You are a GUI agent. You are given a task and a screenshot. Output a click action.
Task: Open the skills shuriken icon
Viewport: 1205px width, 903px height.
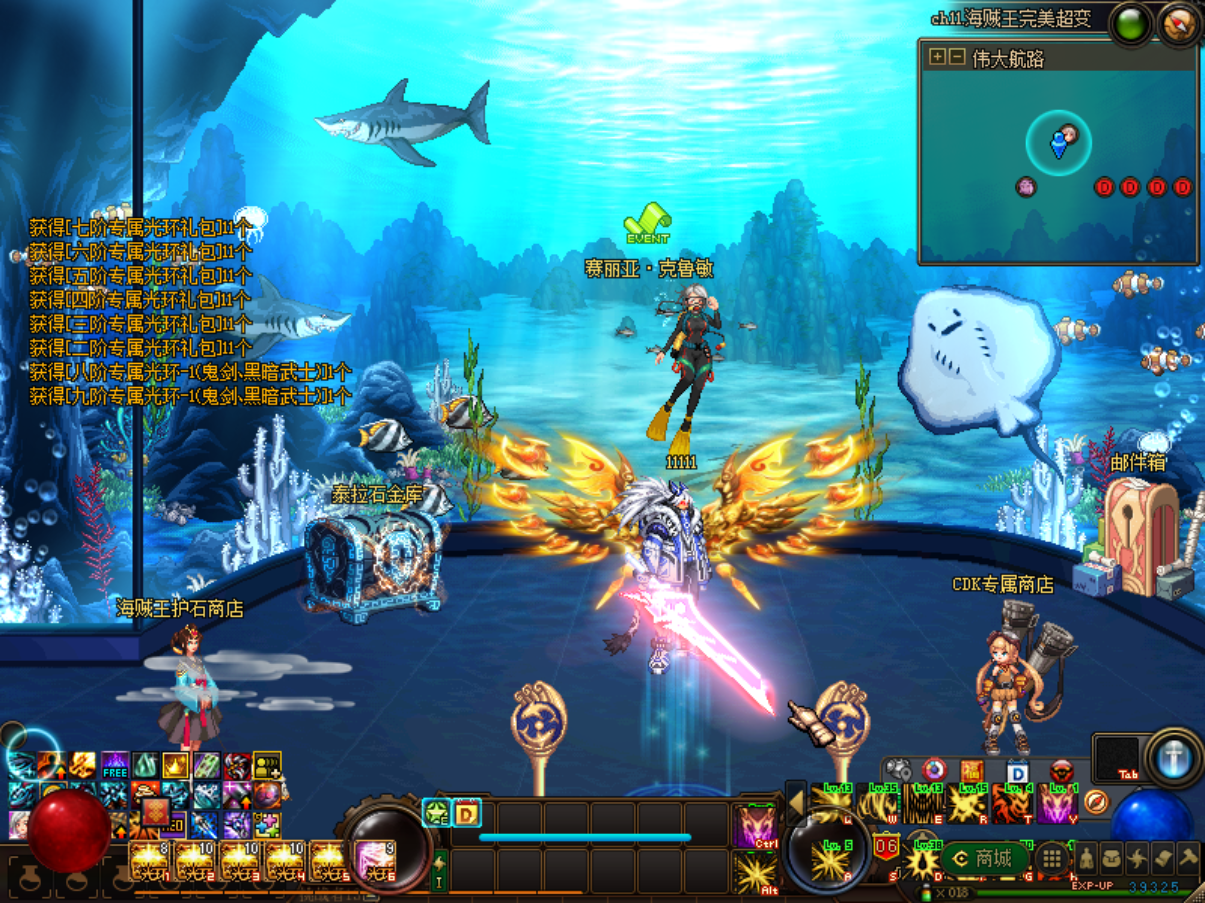(1138, 858)
